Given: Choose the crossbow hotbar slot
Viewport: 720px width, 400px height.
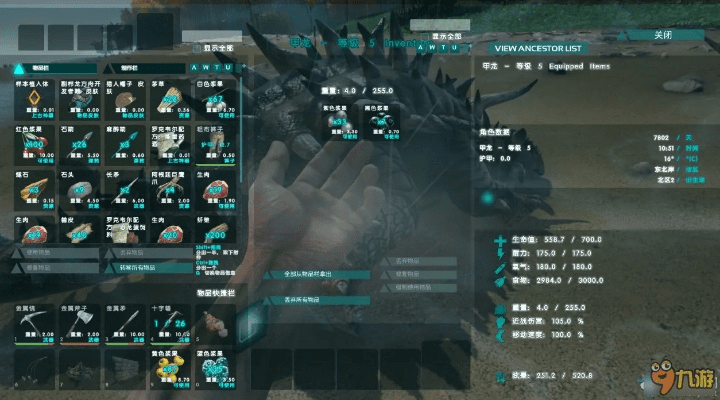Looking at the screenshot, I should pos(168,325).
